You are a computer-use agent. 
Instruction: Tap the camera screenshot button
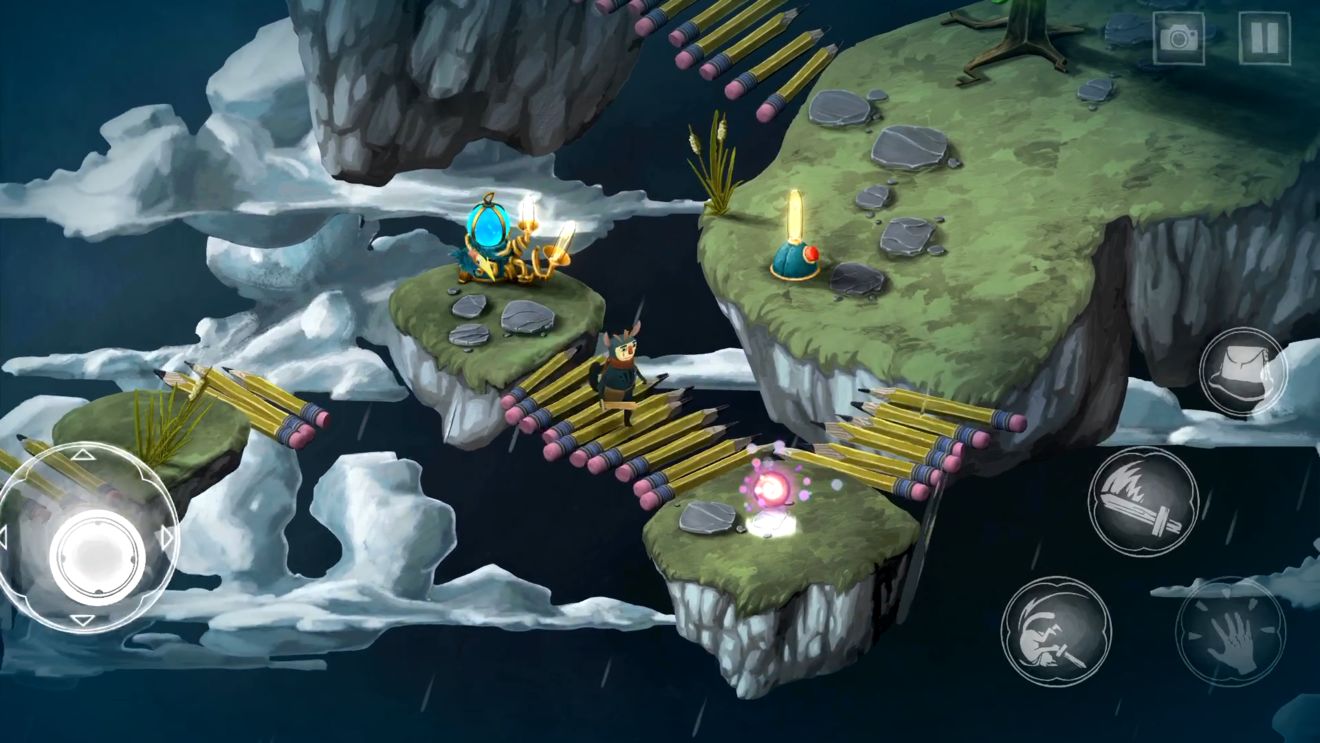tap(1178, 38)
